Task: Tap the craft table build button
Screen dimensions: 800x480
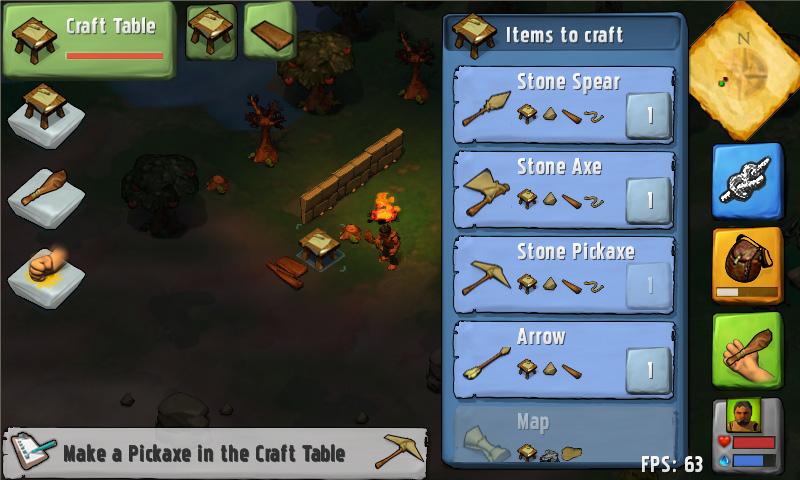Action: coord(45,115)
